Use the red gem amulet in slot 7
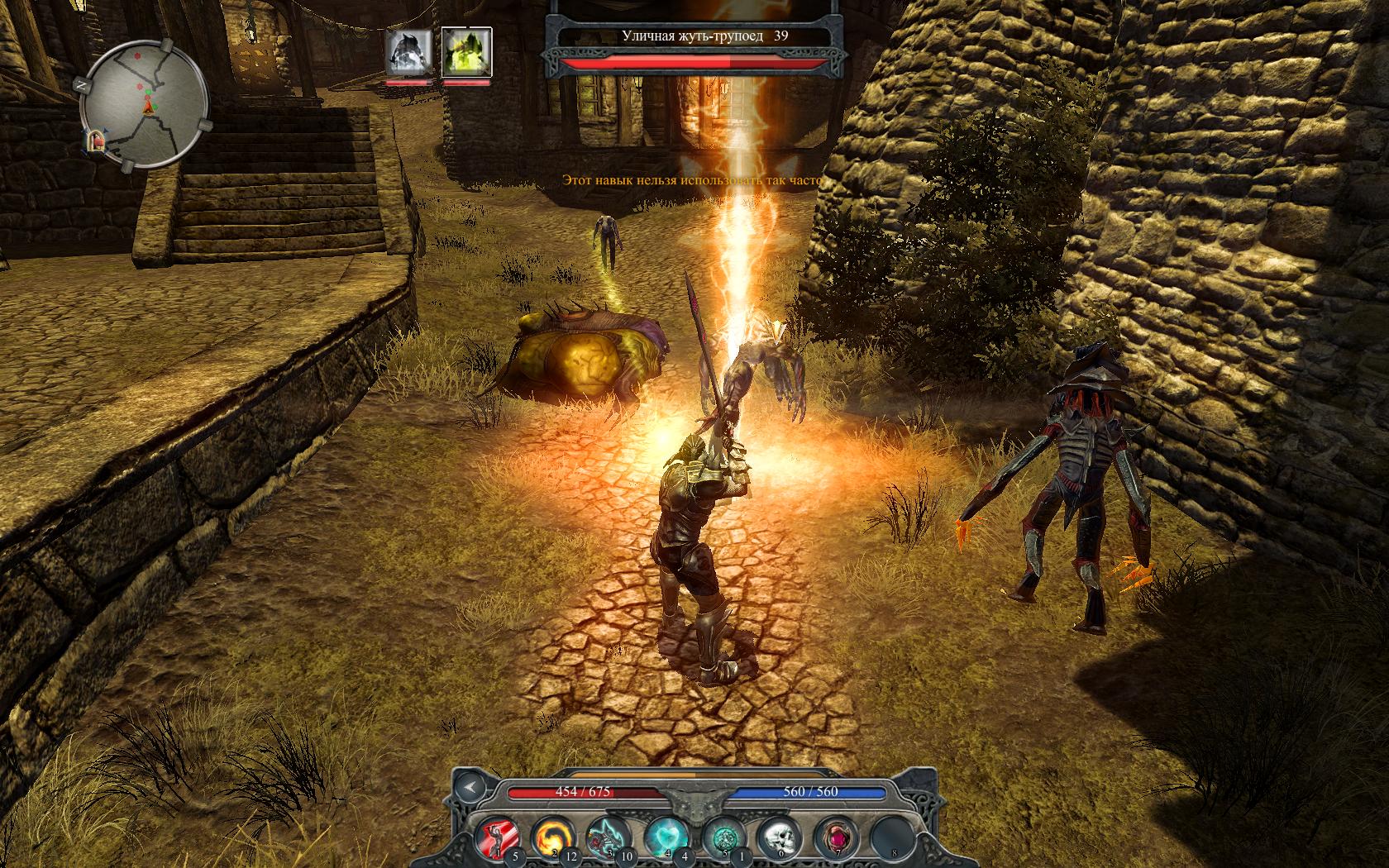This screenshot has width=1389, height=868. click(x=833, y=837)
